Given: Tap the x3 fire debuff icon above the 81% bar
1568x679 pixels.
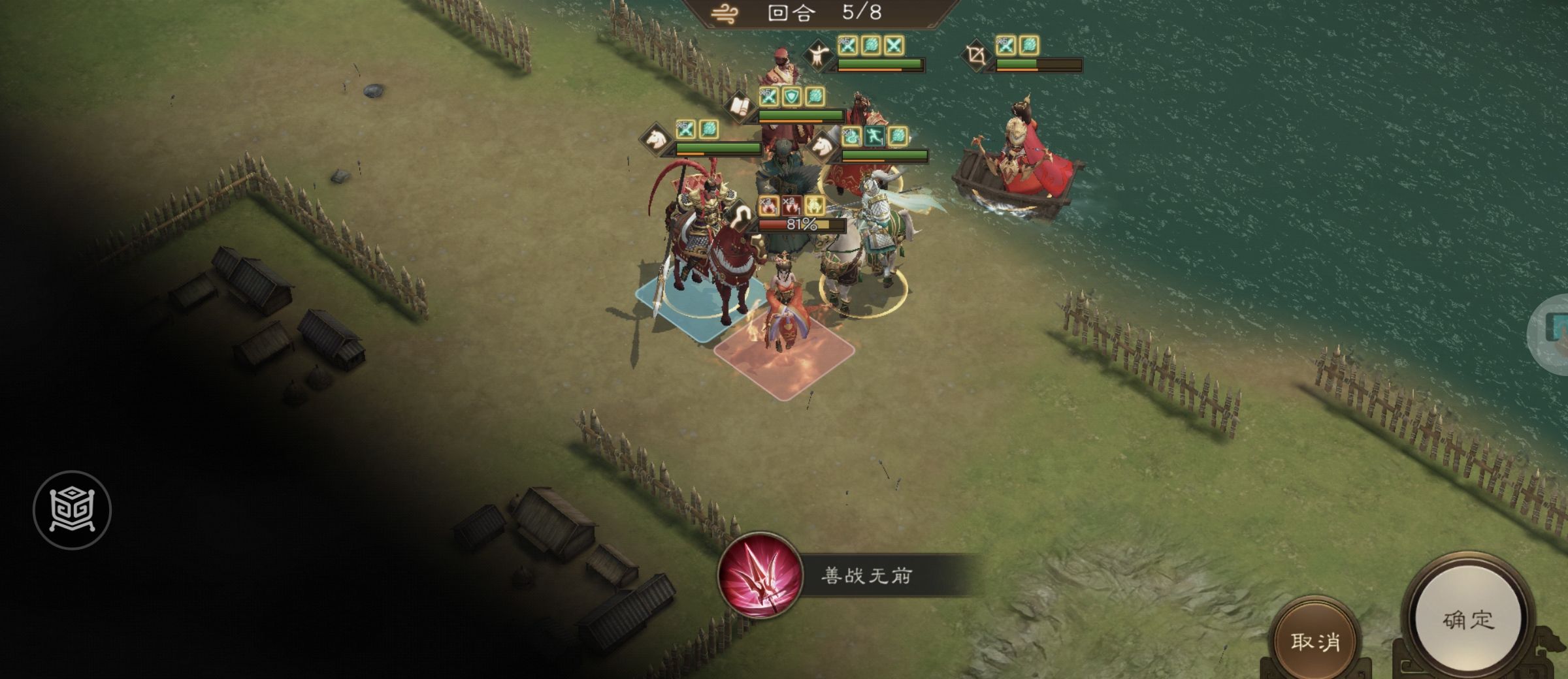Looking at the screenshot, I should point(768,205).
